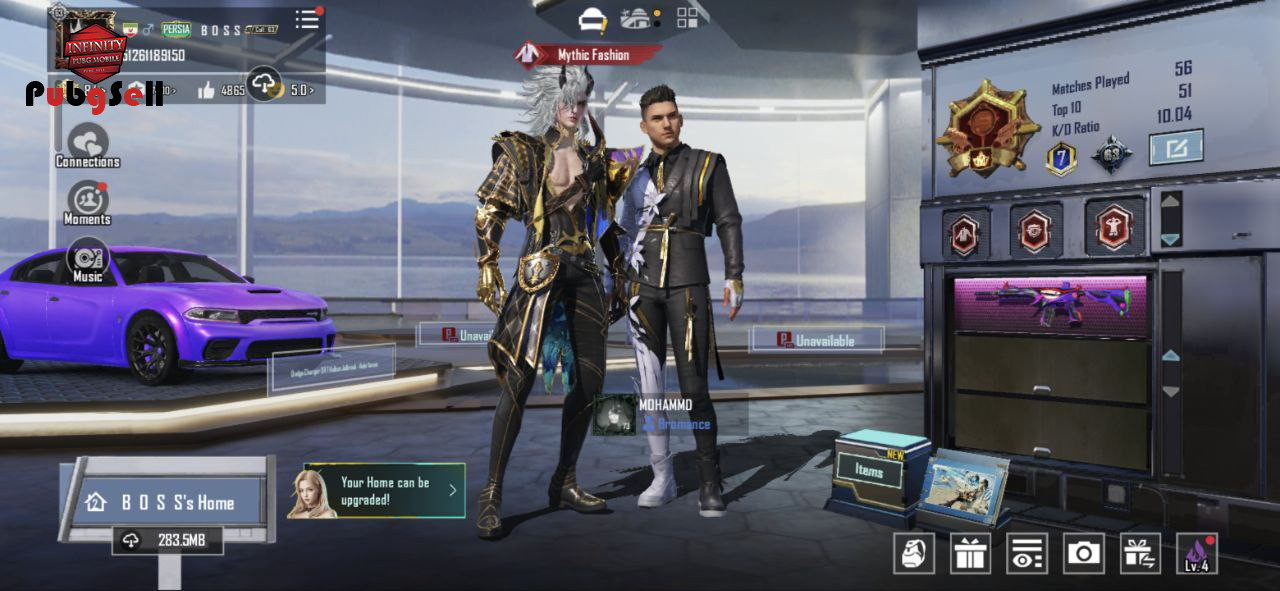Open the Lv. 4 purple flame icon

[x=1196, y=553]
